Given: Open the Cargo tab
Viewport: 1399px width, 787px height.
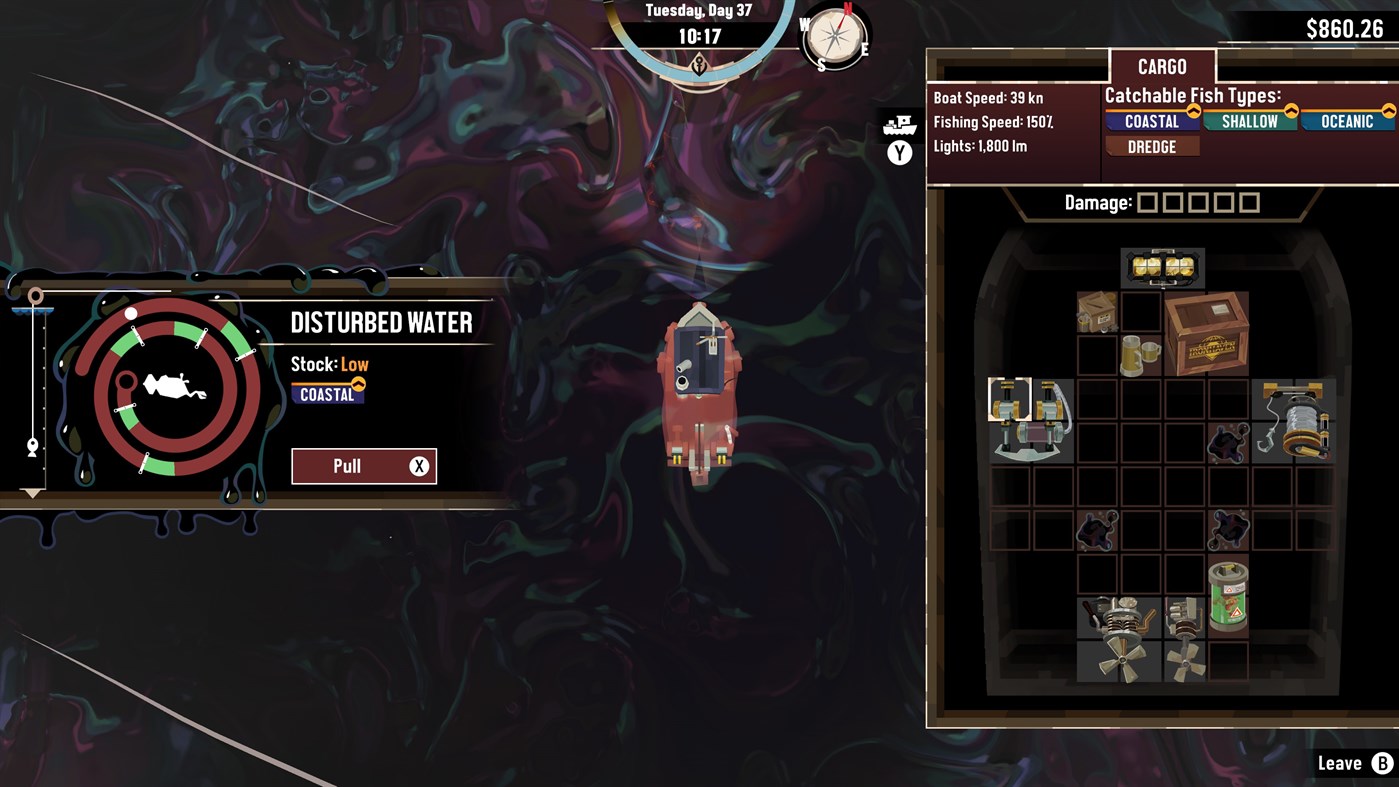Looking at the screenshot, I should [1162, 67].
